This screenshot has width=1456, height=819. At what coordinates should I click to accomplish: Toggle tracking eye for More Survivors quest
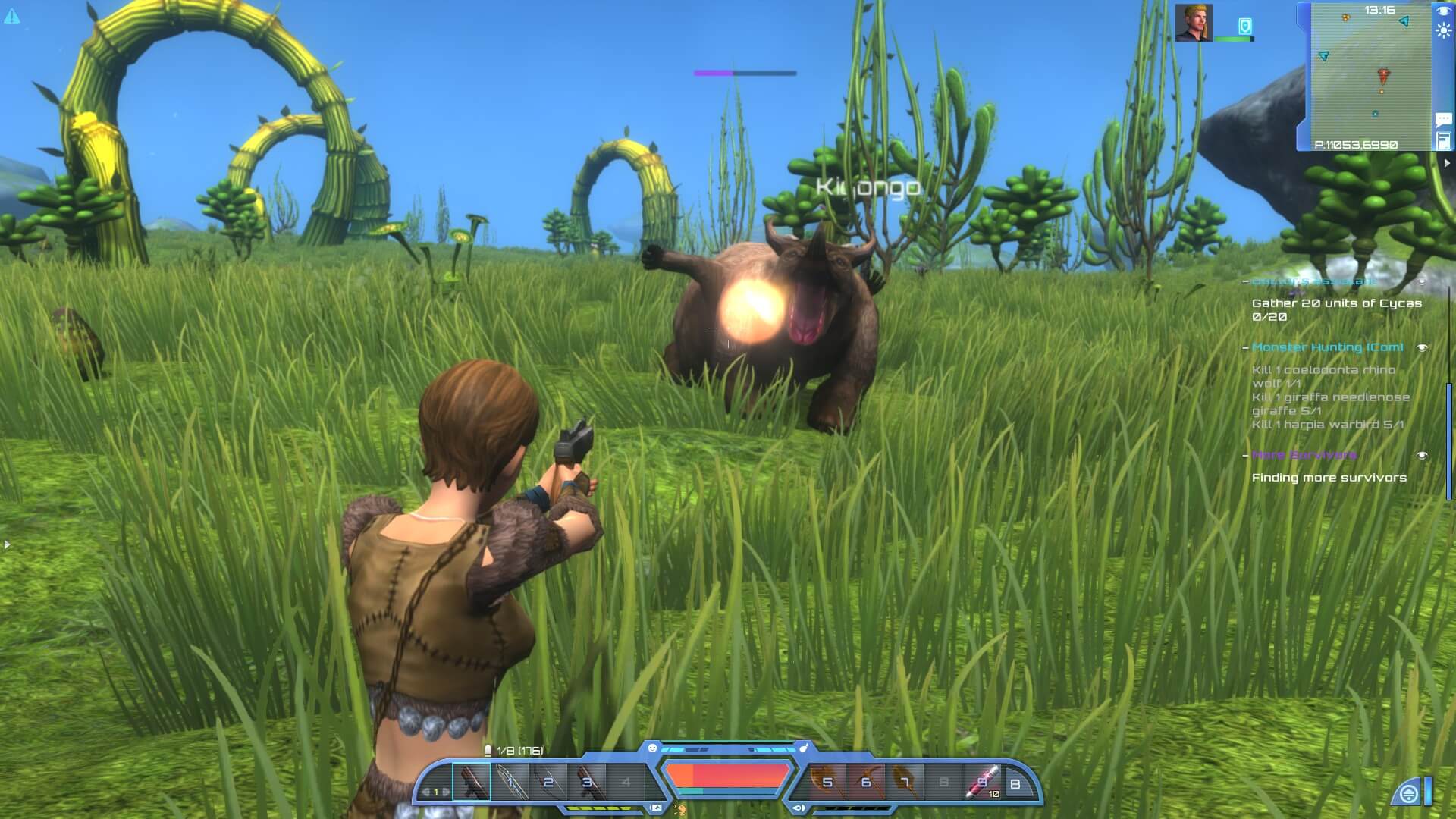pos(1423,455)
